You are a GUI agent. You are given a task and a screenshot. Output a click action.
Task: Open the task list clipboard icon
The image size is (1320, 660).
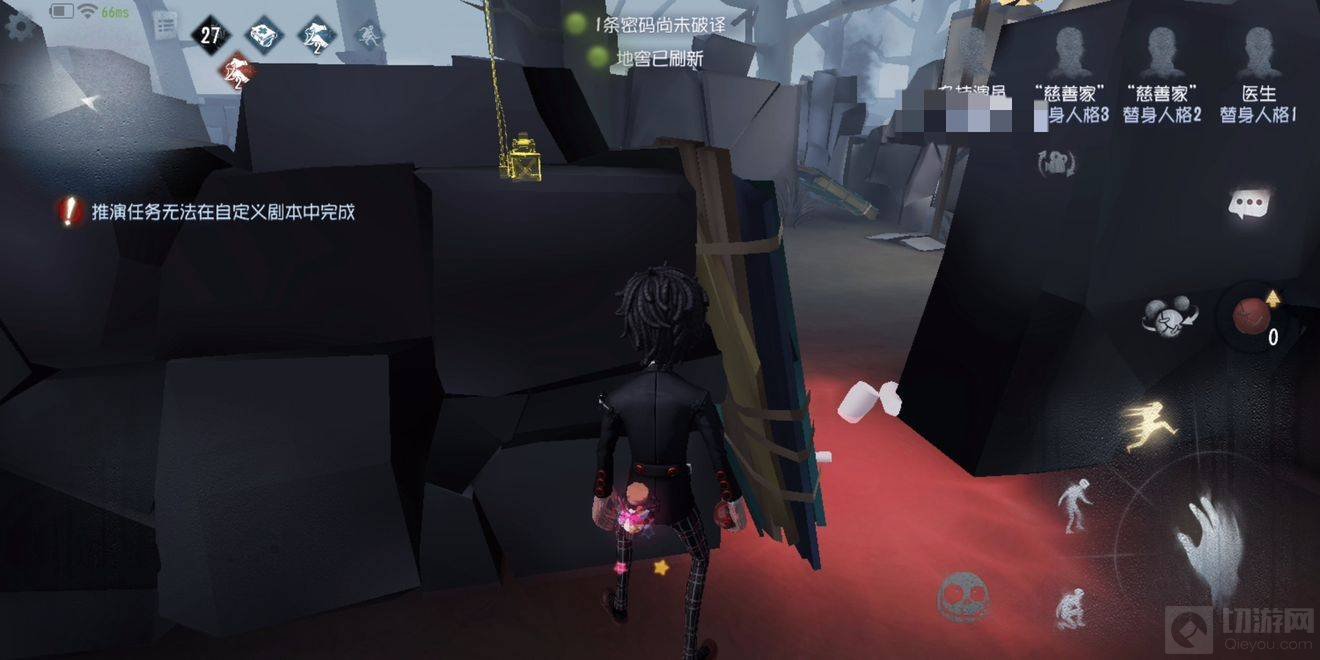tap(166, 25)
